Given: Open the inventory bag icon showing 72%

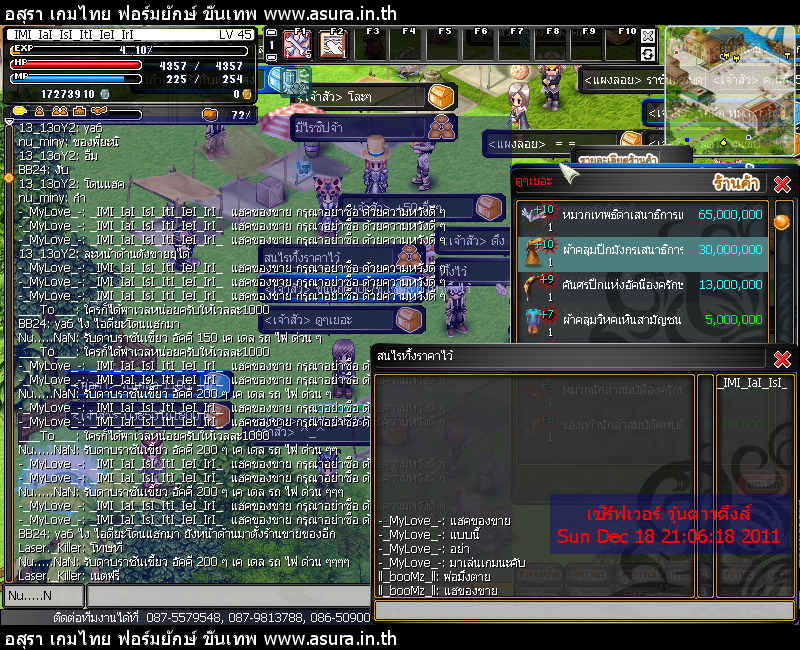Looking at the screenshot, I should click(x=210, y=113).
